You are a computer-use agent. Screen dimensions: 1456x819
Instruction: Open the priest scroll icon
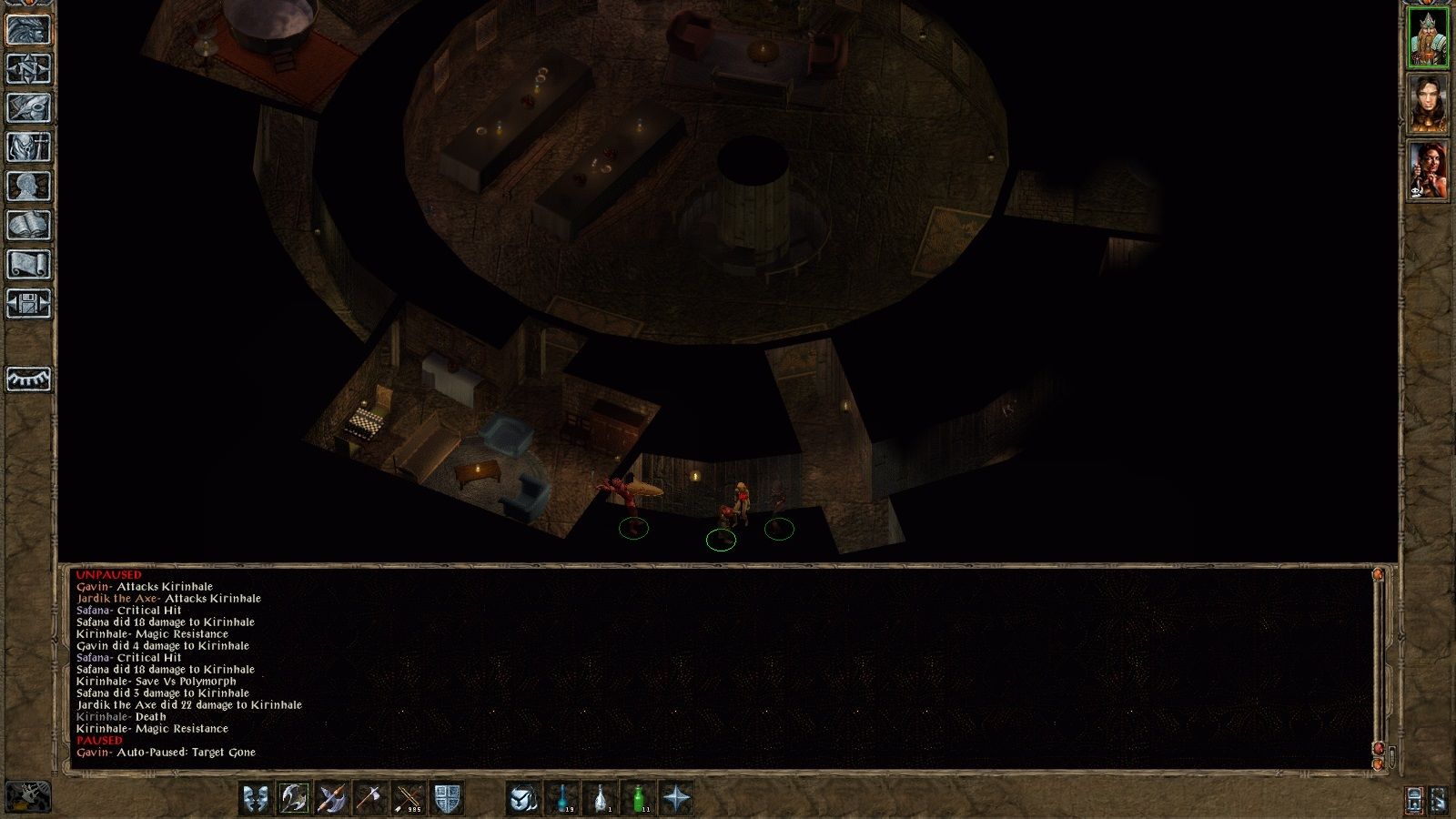(x=29, y=265)
